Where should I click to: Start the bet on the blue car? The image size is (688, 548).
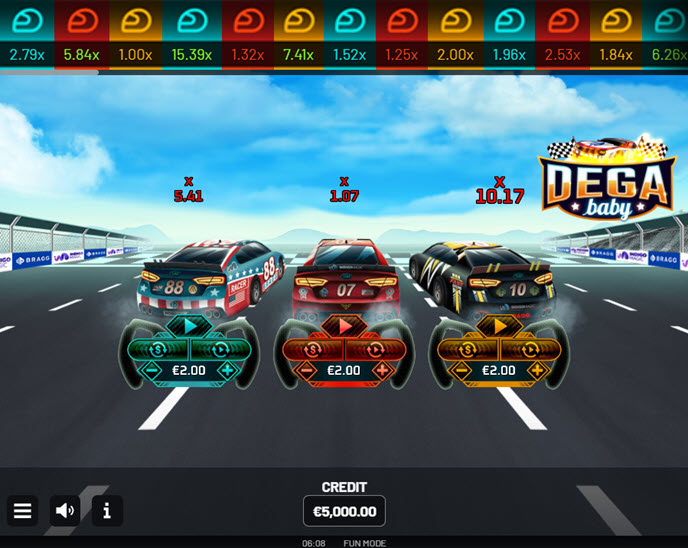tap(189, 325)
